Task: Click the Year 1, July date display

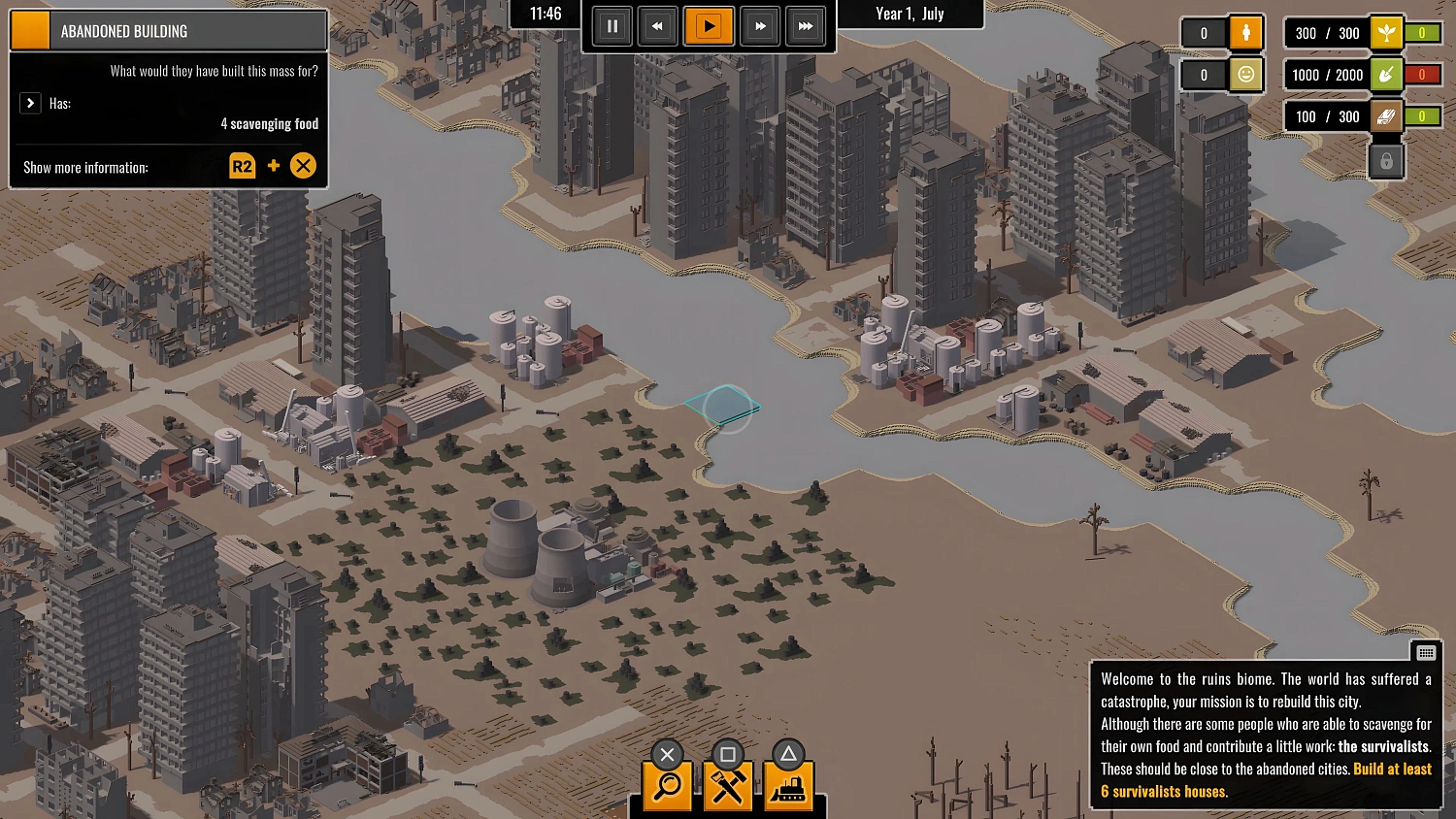Action: coord(910,14)
